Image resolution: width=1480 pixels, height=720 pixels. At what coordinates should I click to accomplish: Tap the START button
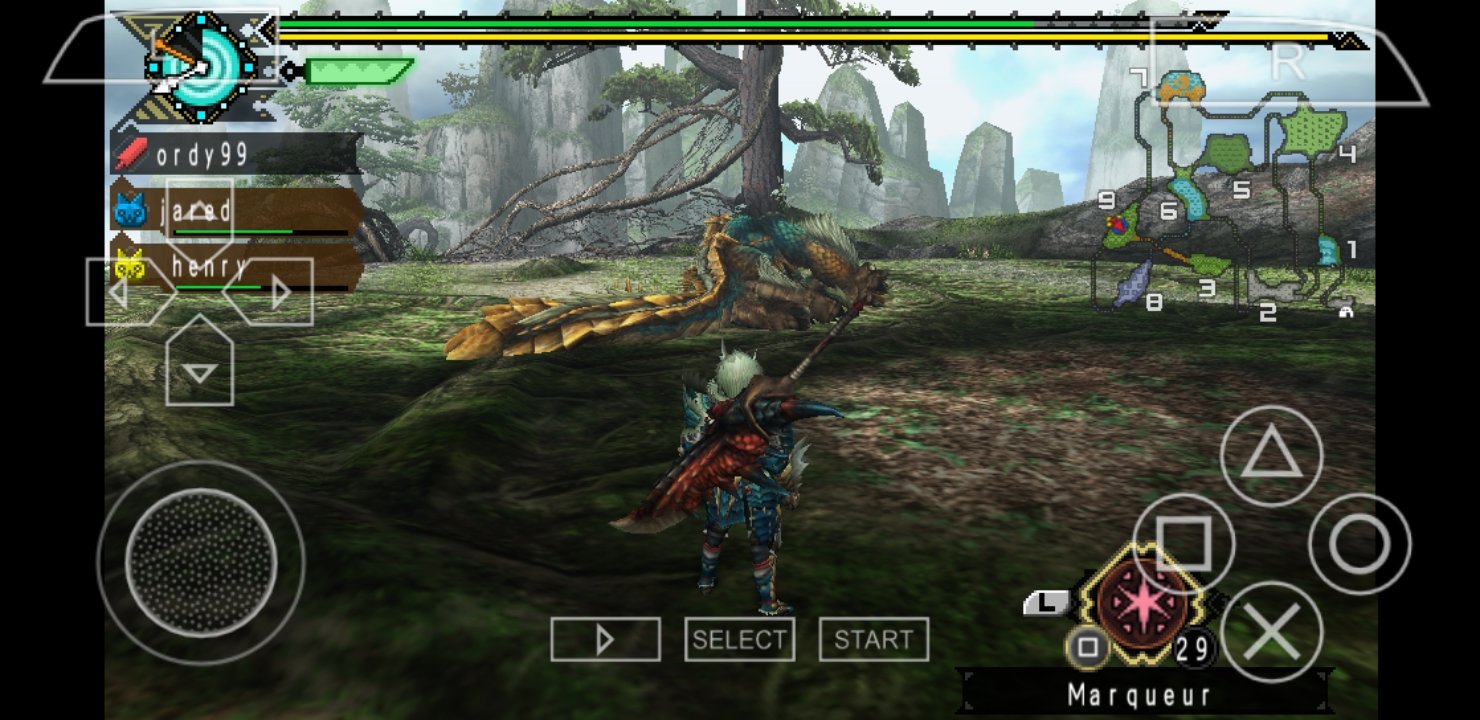[873, 639]
